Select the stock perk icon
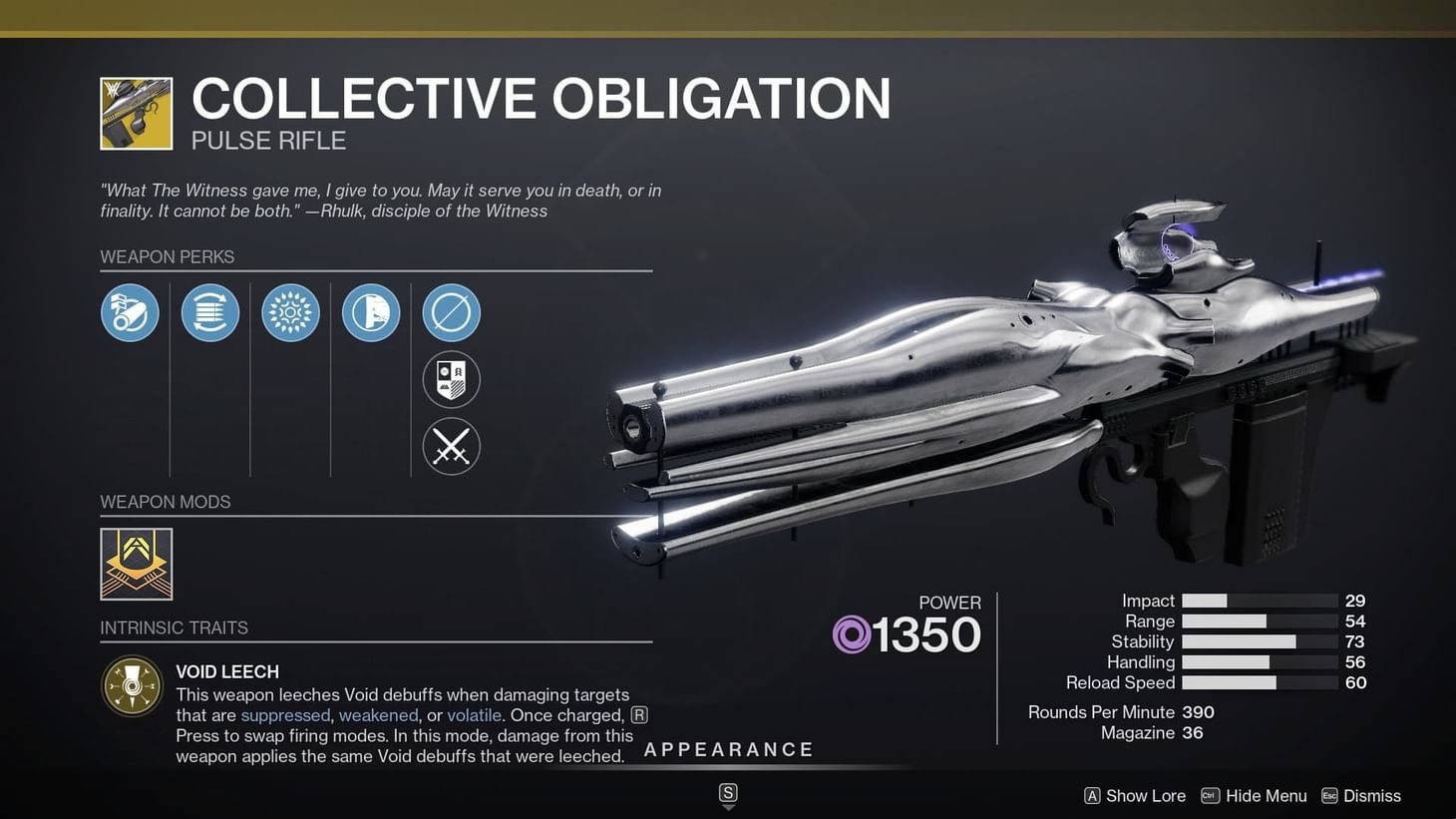The image size is (1456, 819). (371, 312)
